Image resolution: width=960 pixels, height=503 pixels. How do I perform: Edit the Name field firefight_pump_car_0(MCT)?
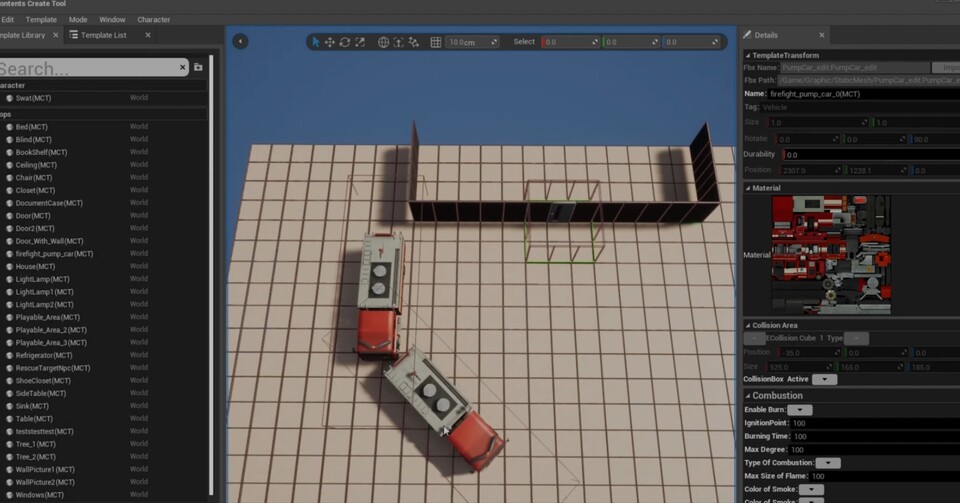coord(860,94)
